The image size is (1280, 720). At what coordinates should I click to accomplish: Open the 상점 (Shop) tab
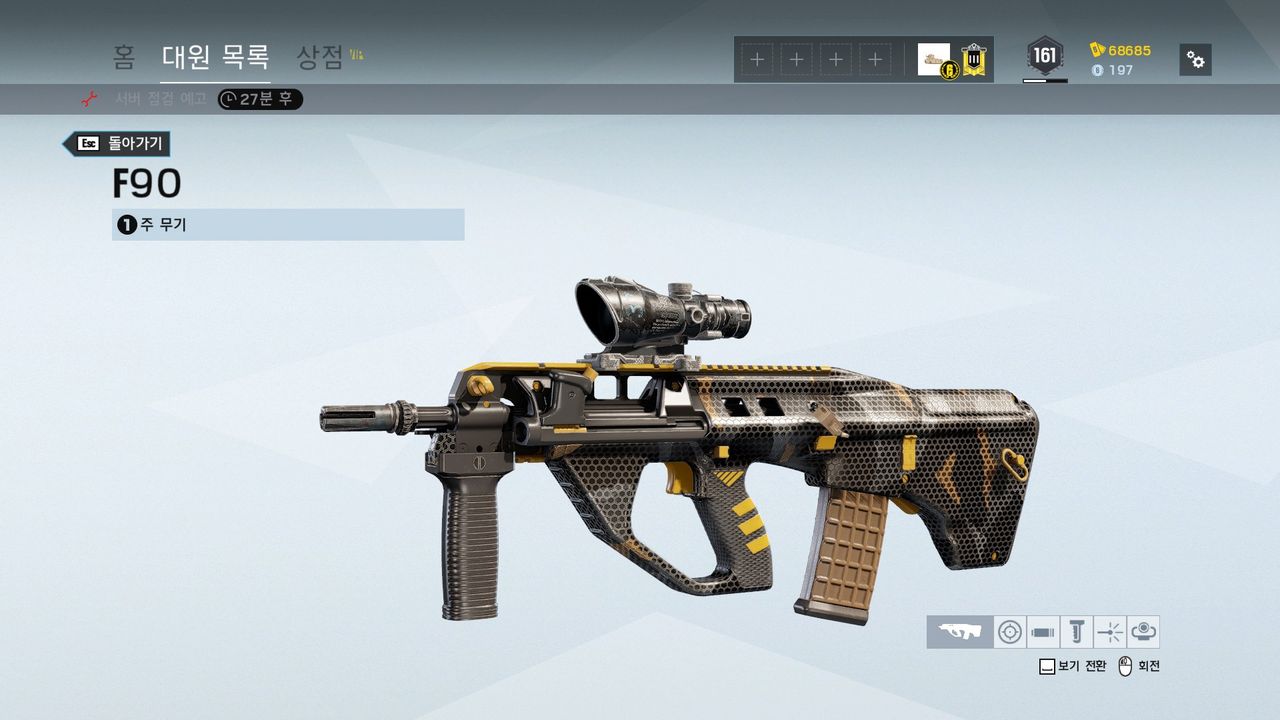click(x=321, y=57)
